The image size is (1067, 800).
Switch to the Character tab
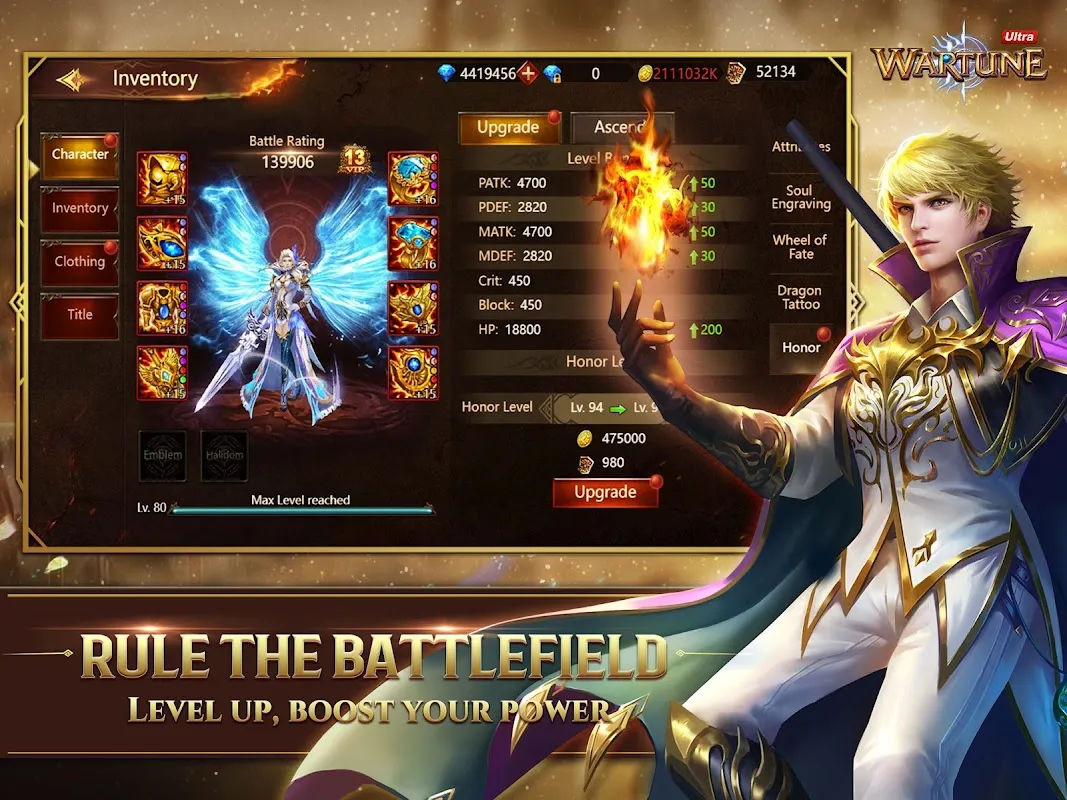click(80, 155)
